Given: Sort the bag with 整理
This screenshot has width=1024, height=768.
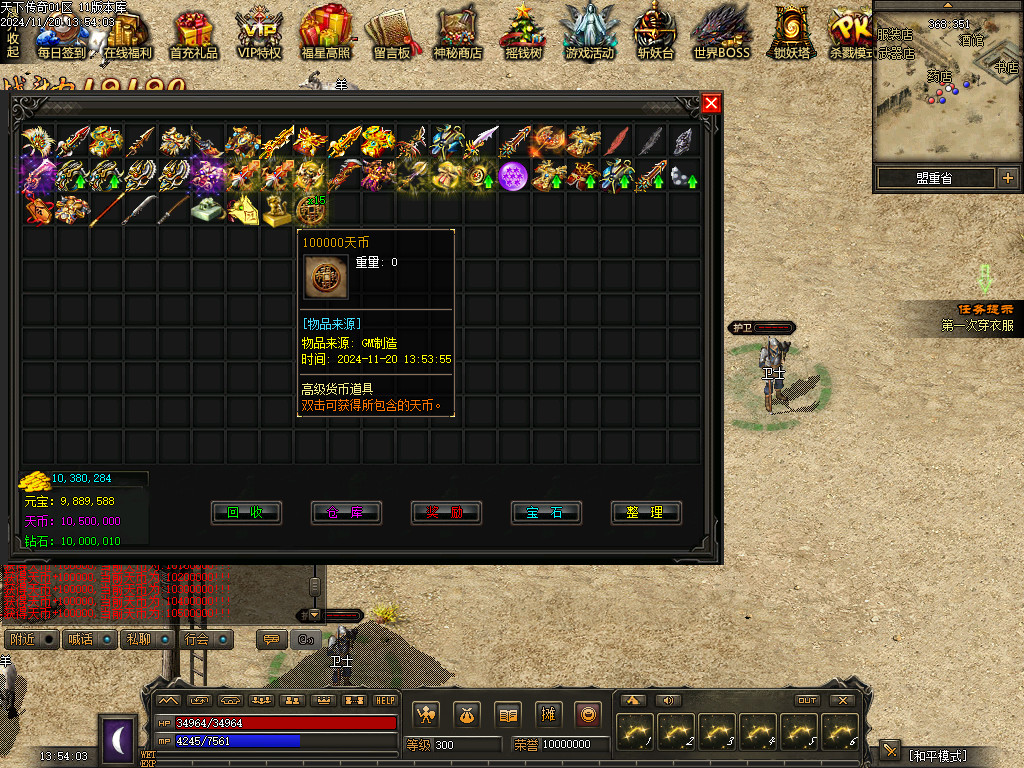Looking at the screenshot, I should 646,512.
